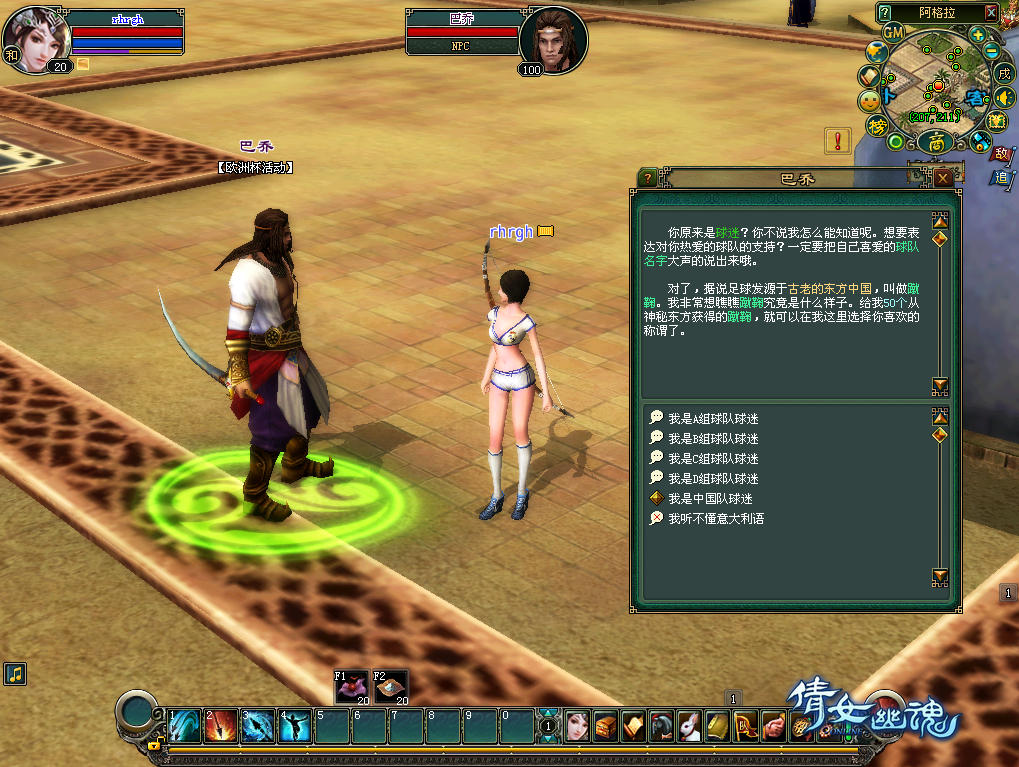
Task: Decline with "我听不懂意大利语"
Action: [715, 519]
